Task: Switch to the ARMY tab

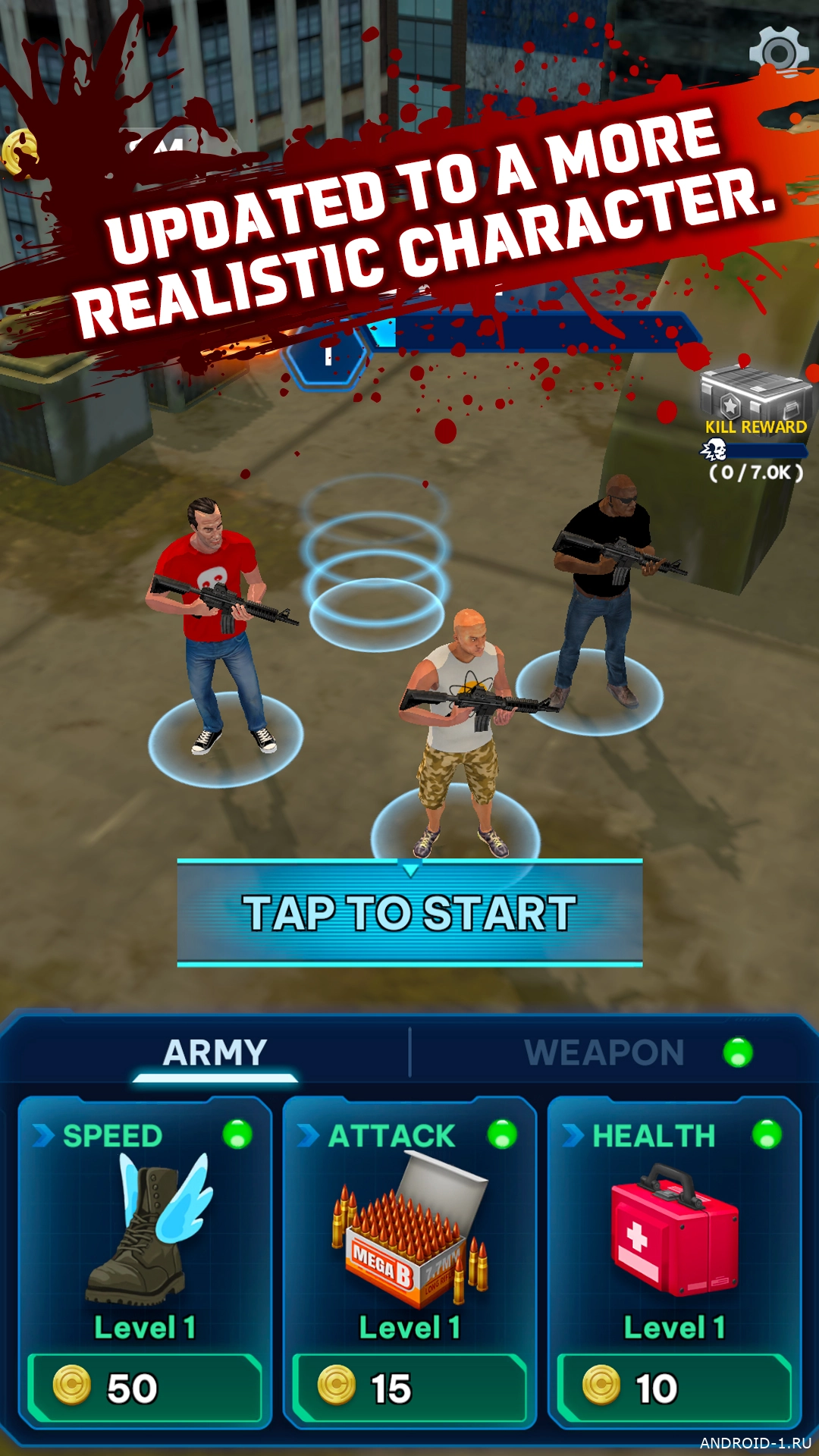Action: click(215, 1053)
